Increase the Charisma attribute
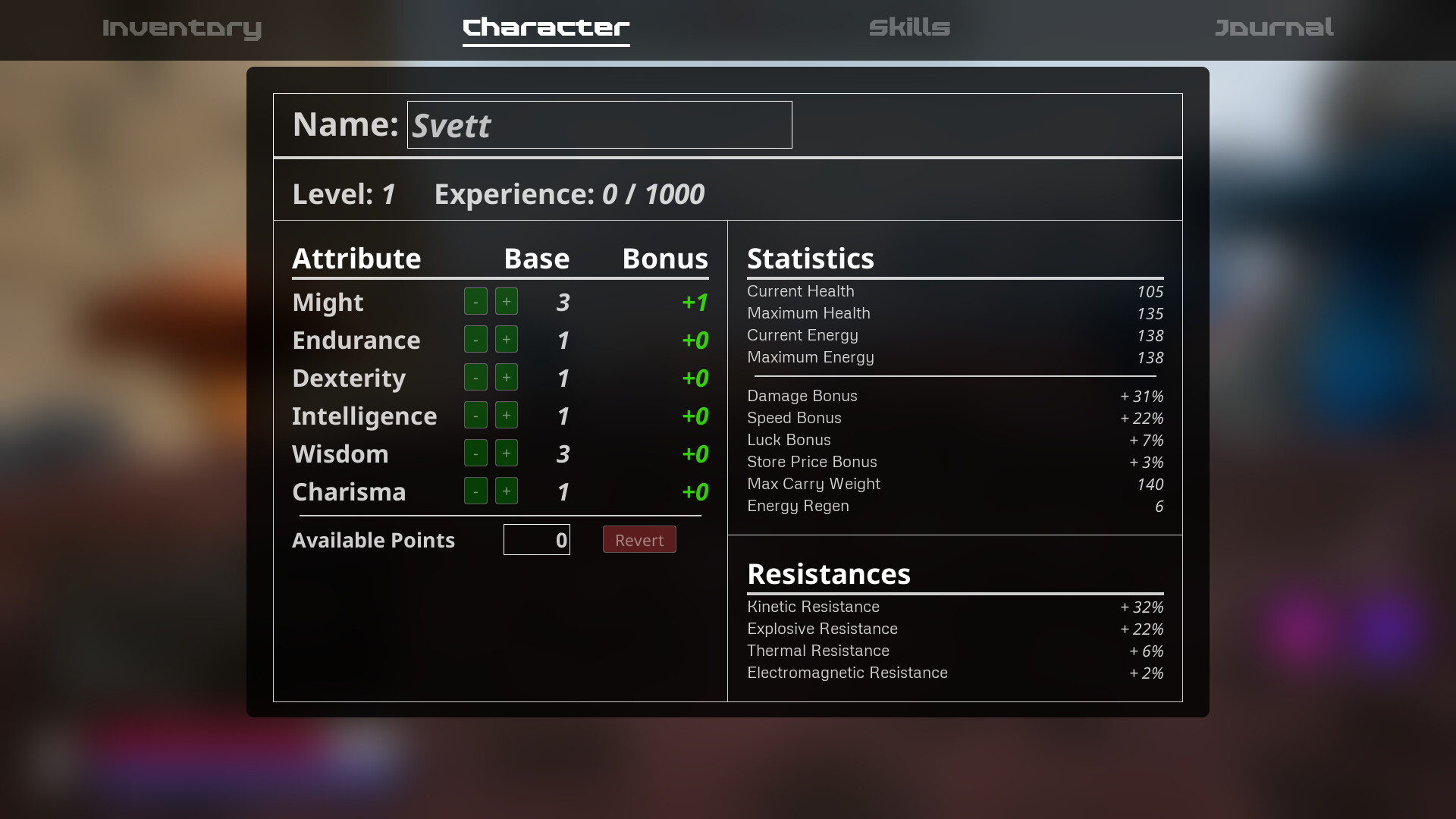 (506, 491)
